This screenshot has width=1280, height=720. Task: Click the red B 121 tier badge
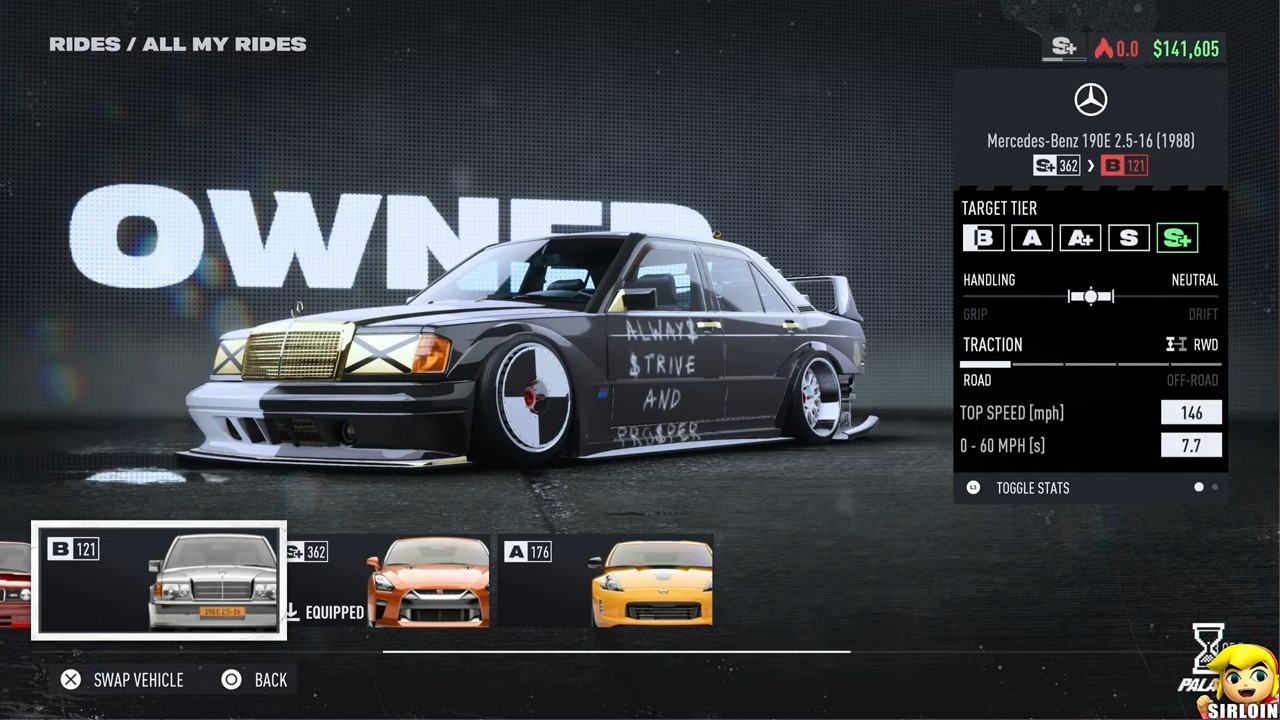(1124, 166)
